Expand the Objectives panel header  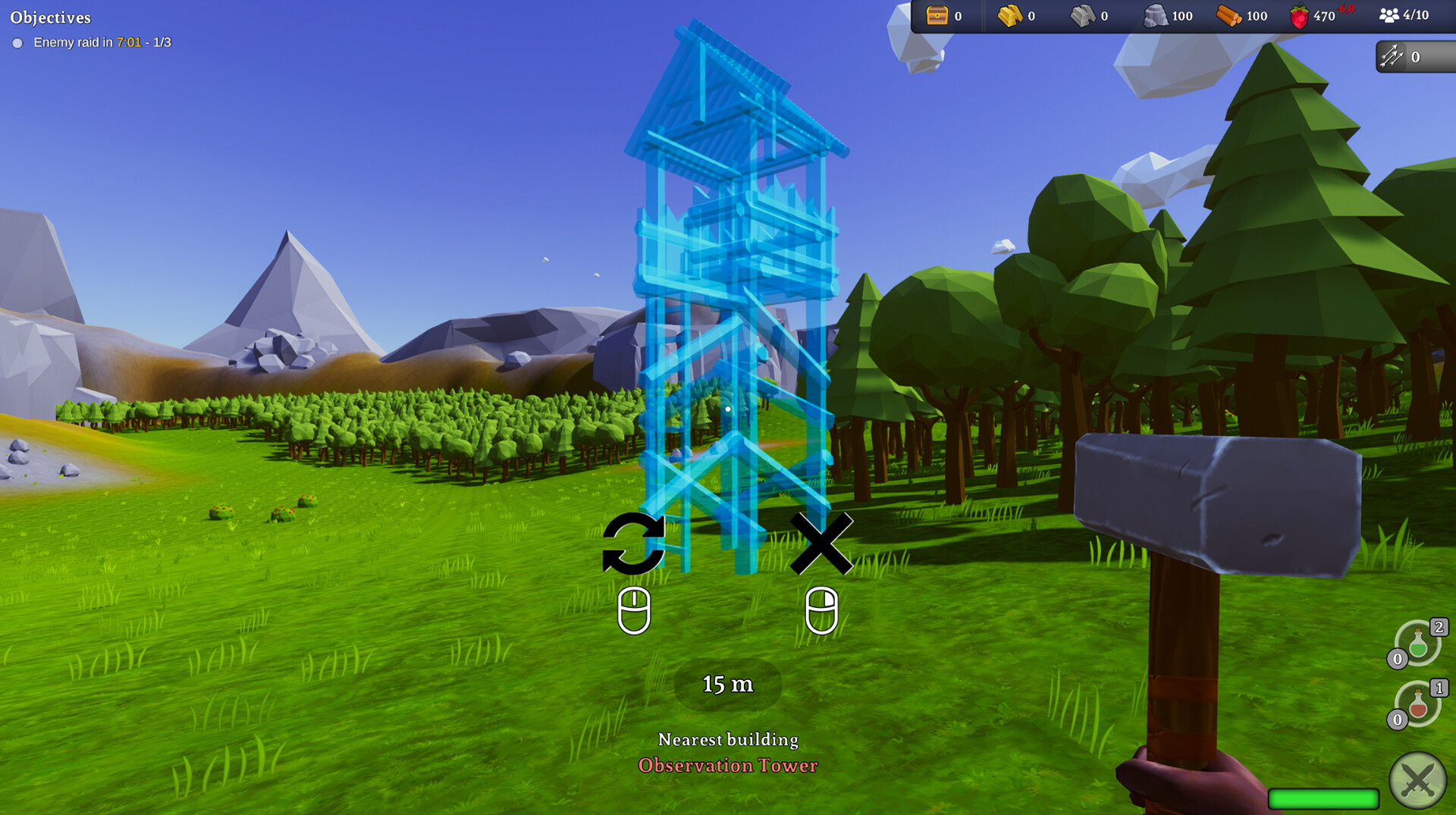pyautogui.click(x=51, y=17)
